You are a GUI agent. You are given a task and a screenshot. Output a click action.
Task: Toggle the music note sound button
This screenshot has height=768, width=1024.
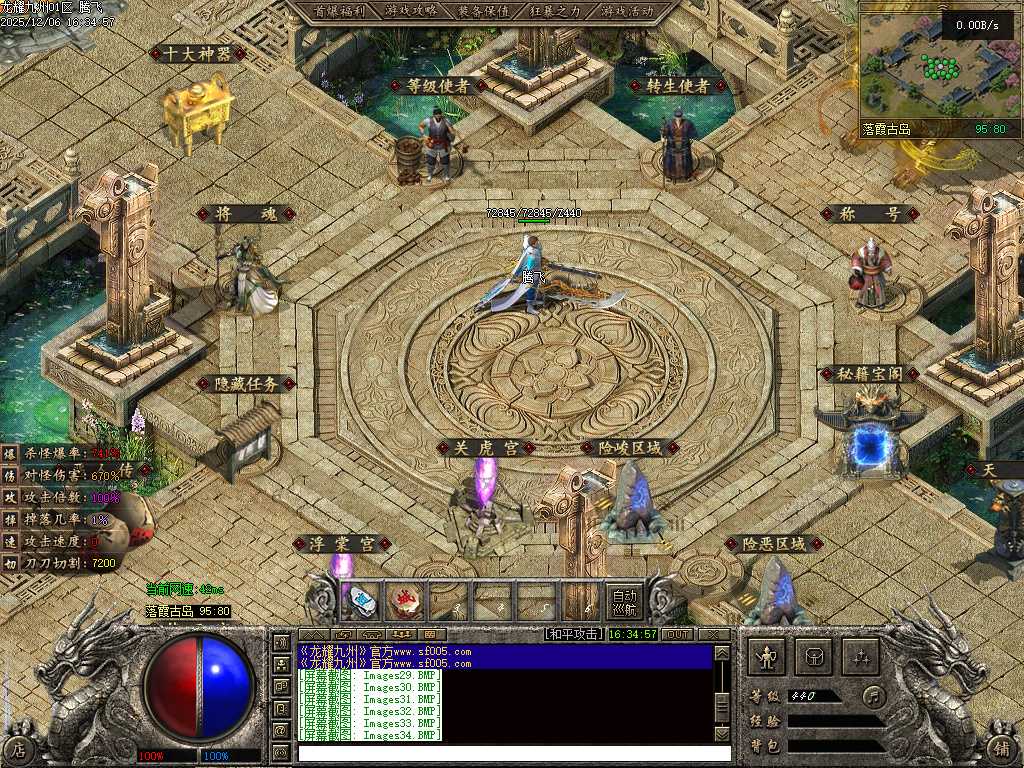tap(874, 696)
